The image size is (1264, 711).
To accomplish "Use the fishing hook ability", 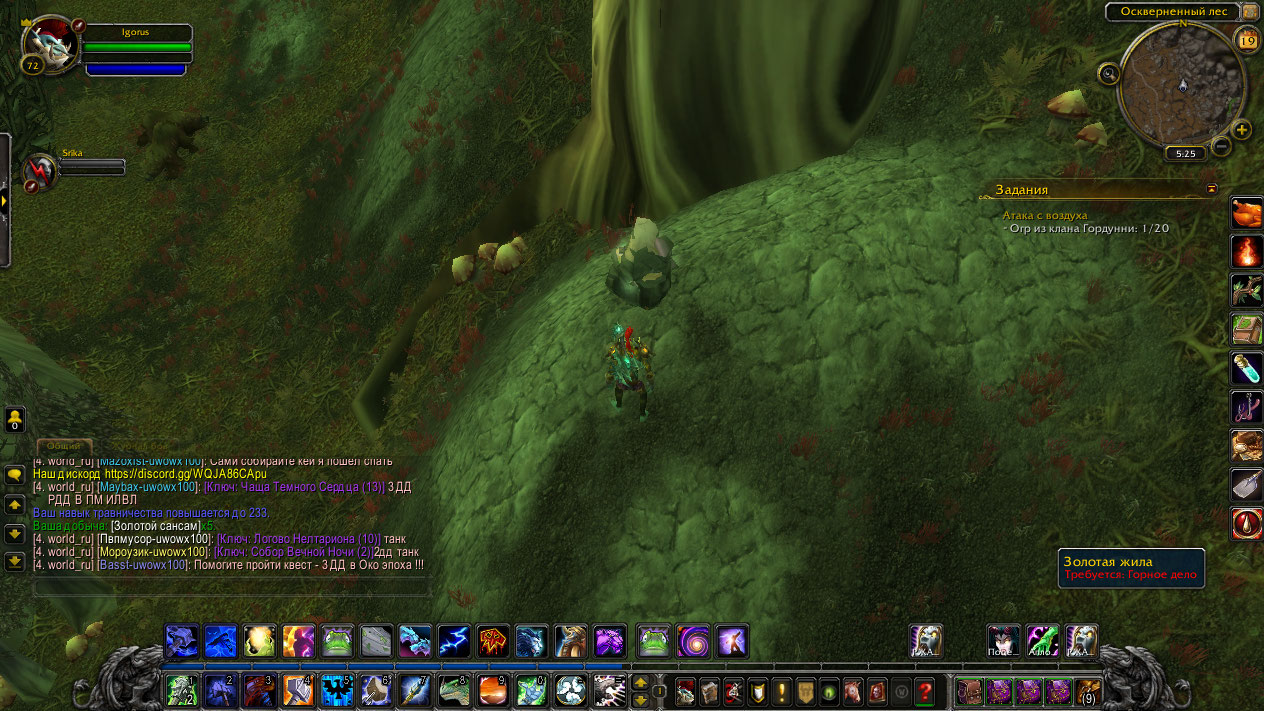I will tap(1246, 407).
